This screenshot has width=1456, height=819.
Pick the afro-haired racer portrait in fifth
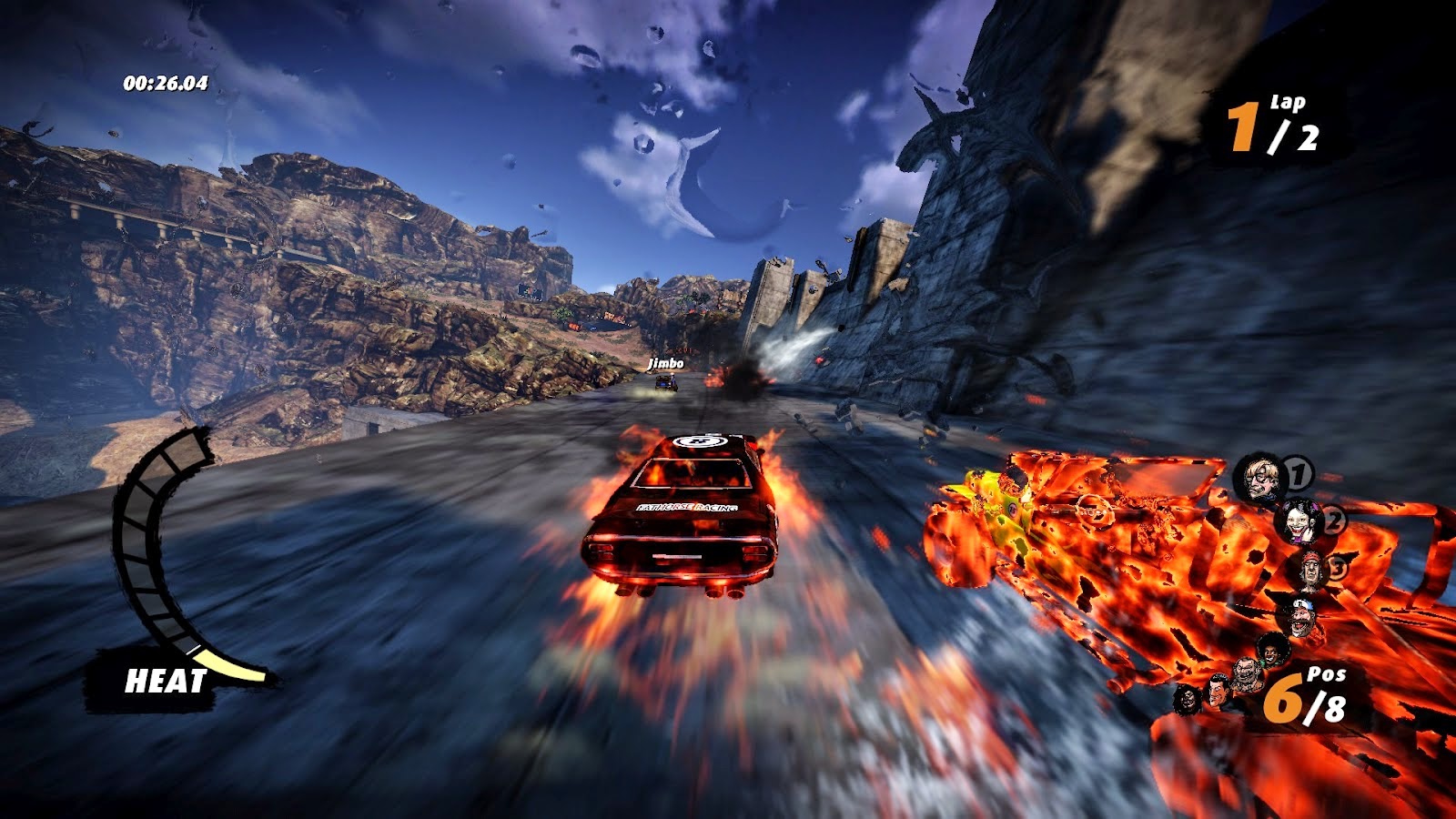tap(1272, 649)
